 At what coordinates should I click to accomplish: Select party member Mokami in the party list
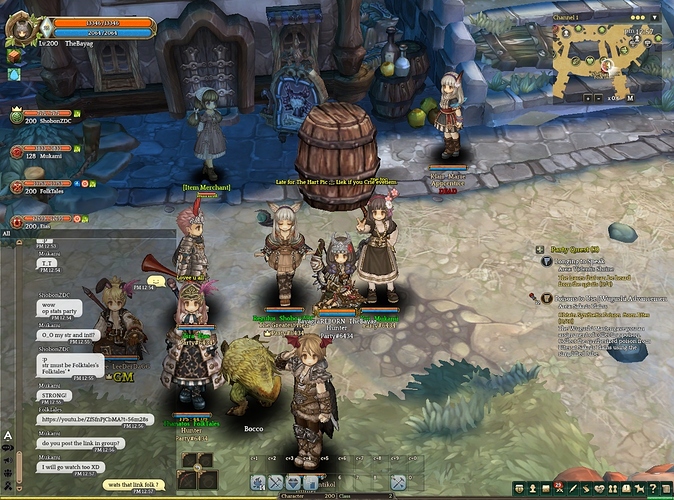(x=40, y=152)
